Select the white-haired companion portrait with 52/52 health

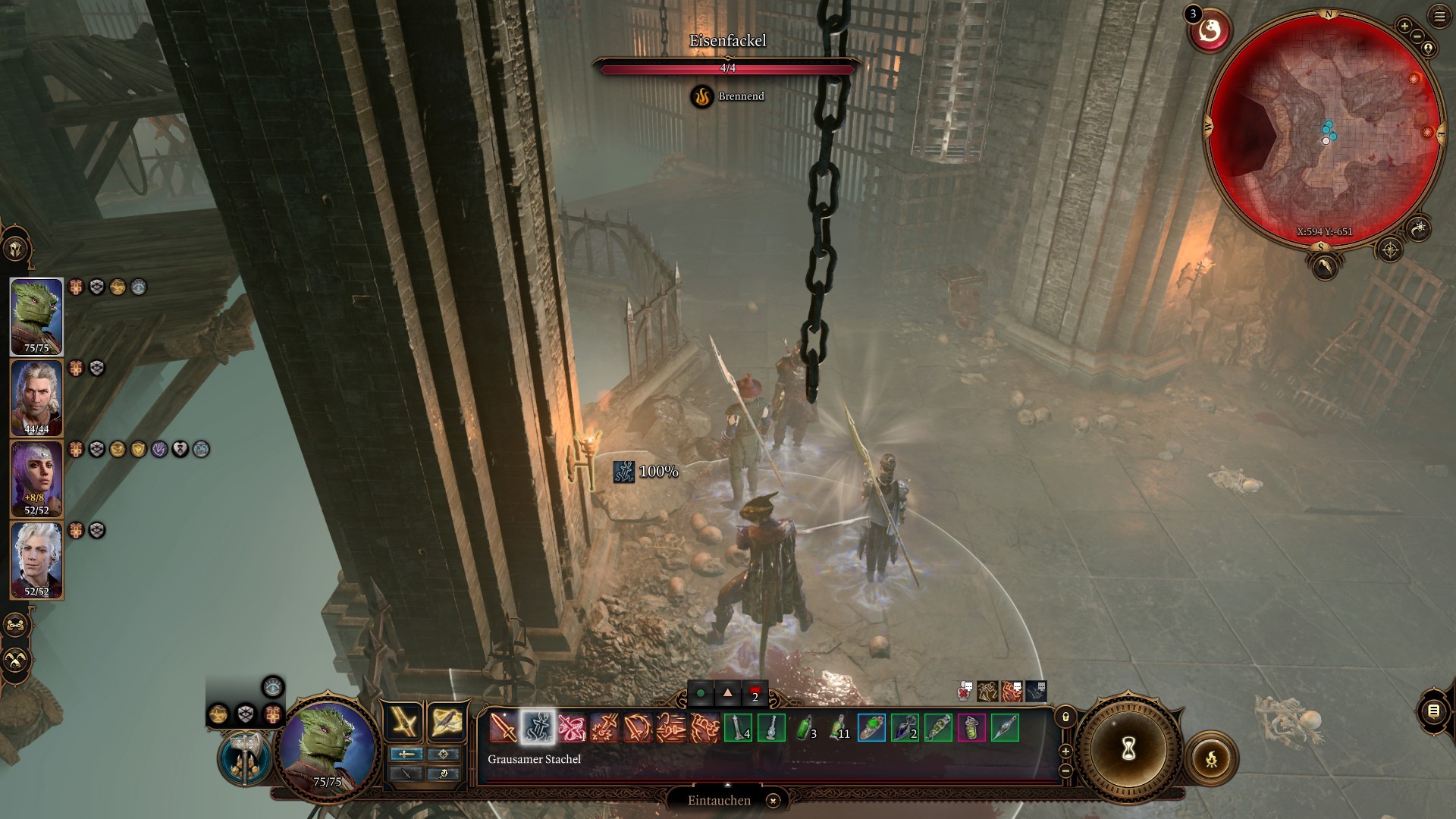pos(36,559)
